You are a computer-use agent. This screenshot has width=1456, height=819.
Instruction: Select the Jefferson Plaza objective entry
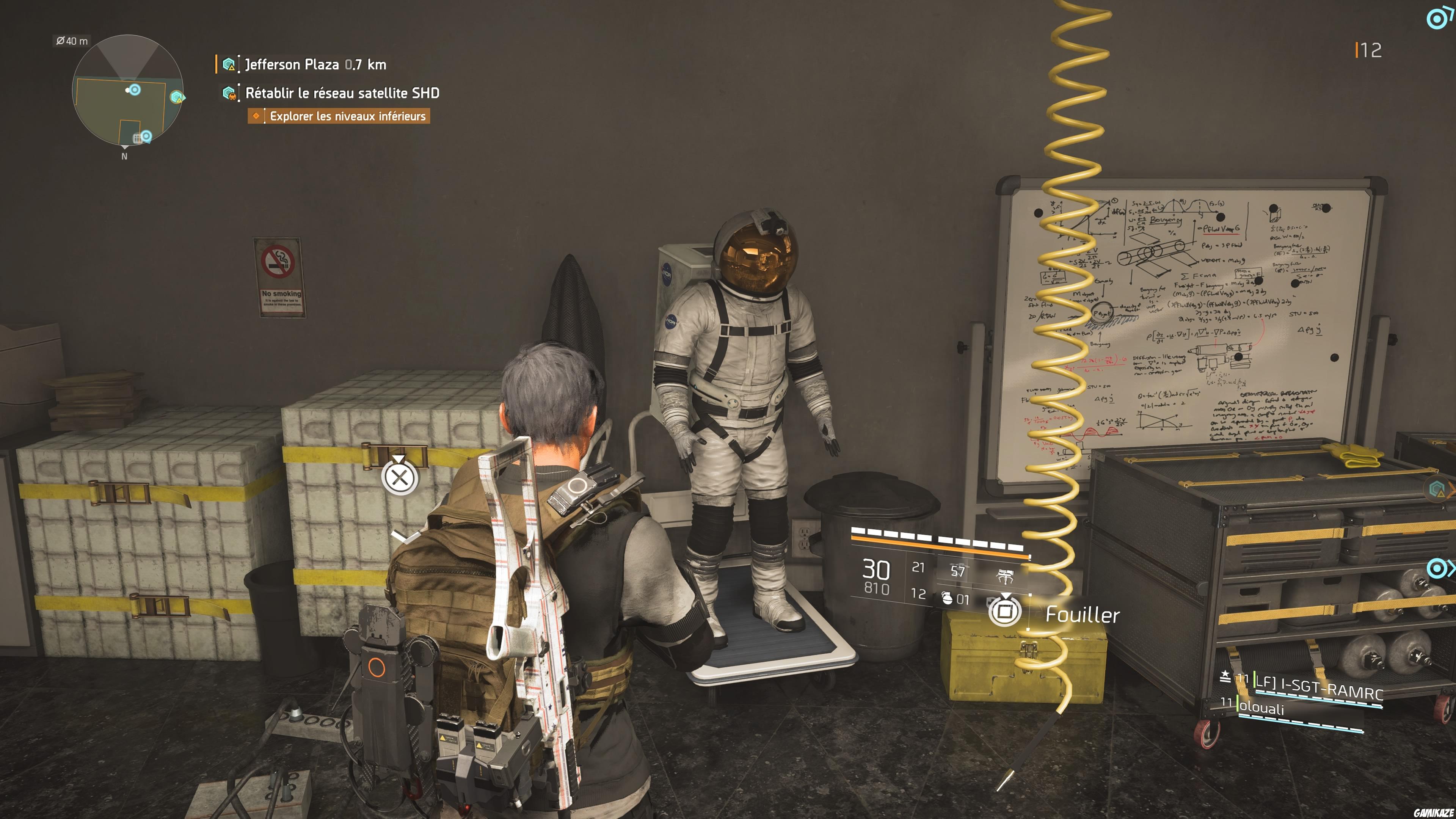coord(314,64)
